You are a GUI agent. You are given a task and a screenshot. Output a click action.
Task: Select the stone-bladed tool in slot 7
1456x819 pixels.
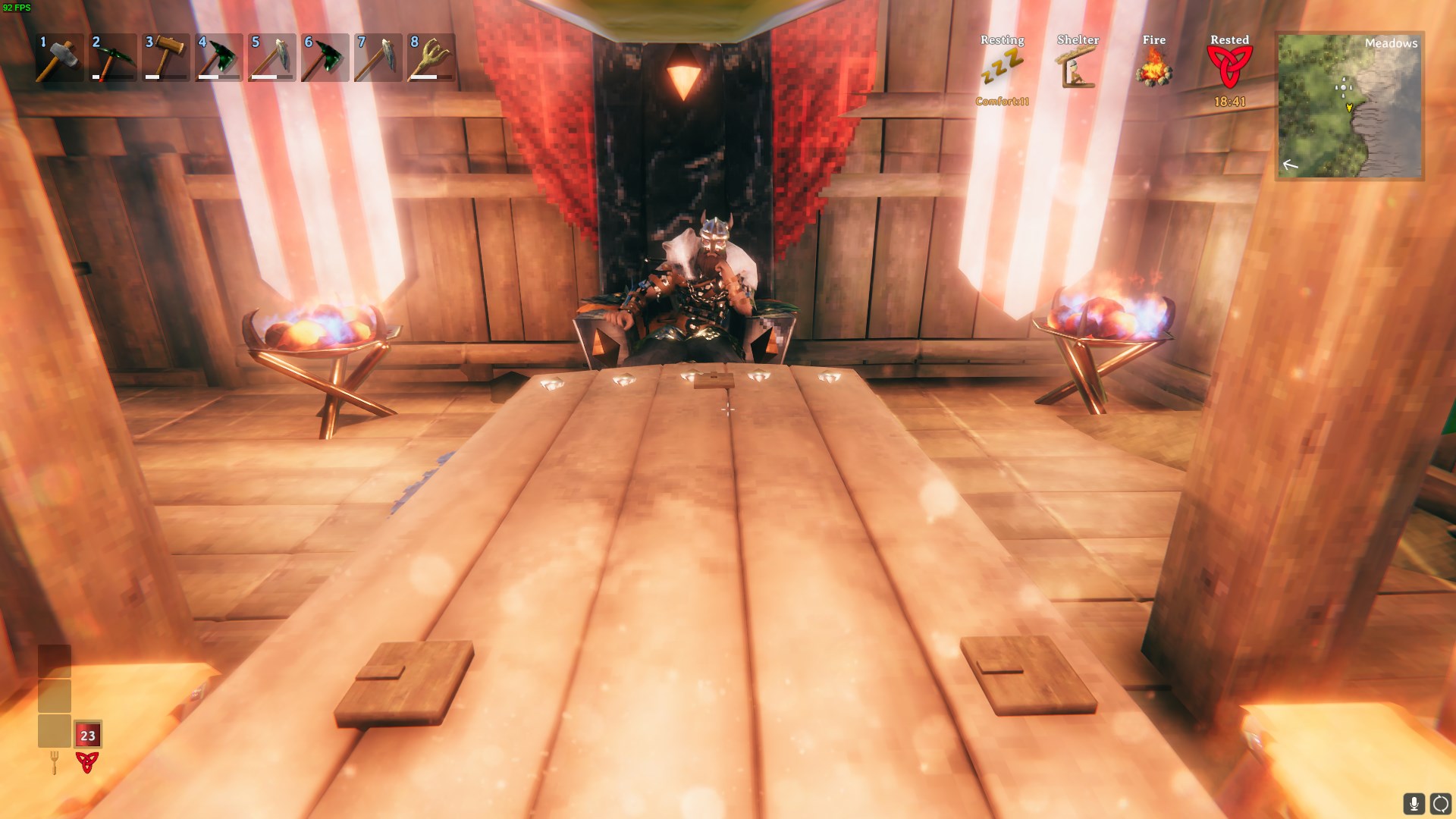[378, 58]
